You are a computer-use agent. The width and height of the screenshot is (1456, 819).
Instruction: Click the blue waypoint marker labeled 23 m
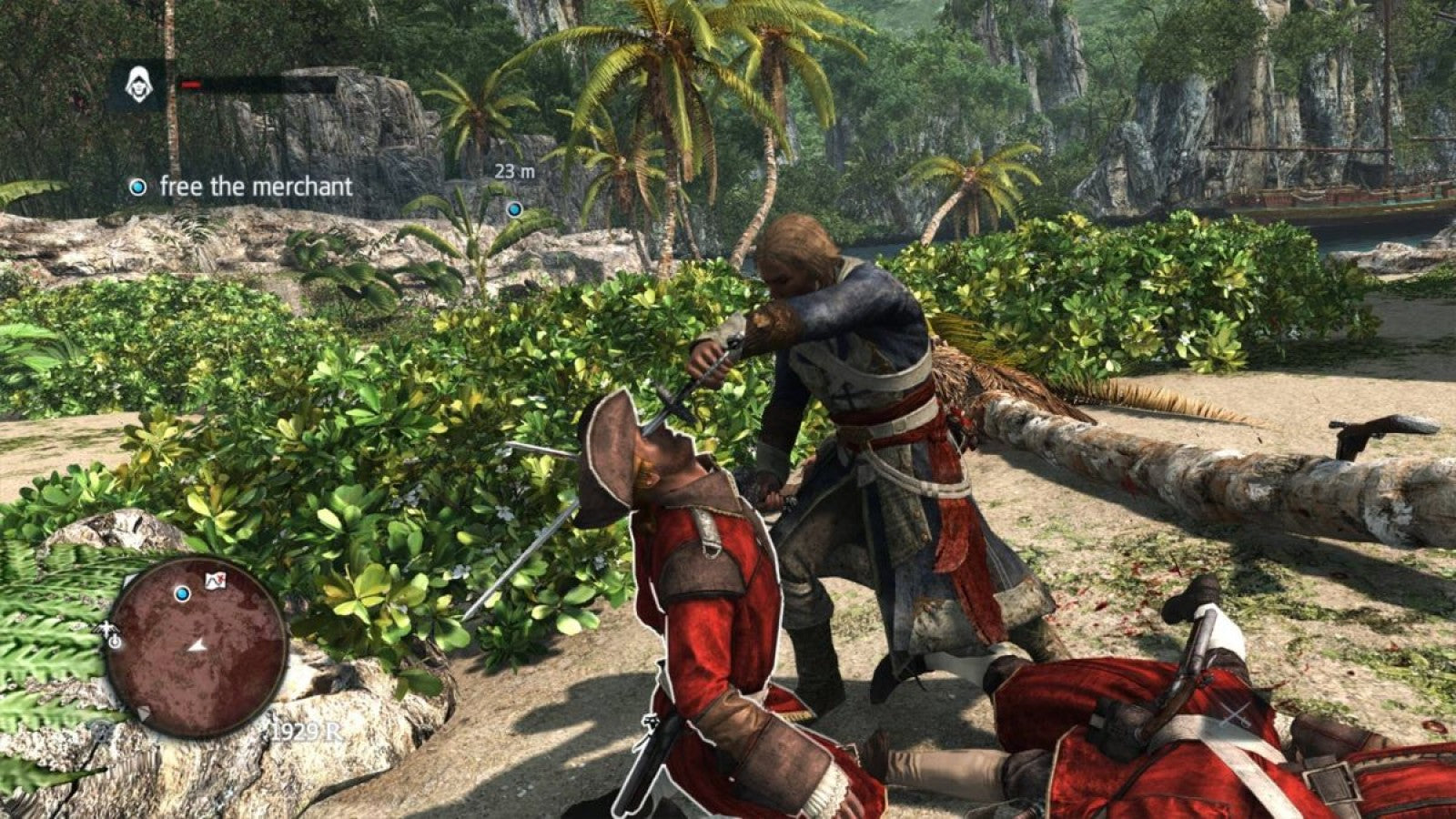[x=514, y=207]
